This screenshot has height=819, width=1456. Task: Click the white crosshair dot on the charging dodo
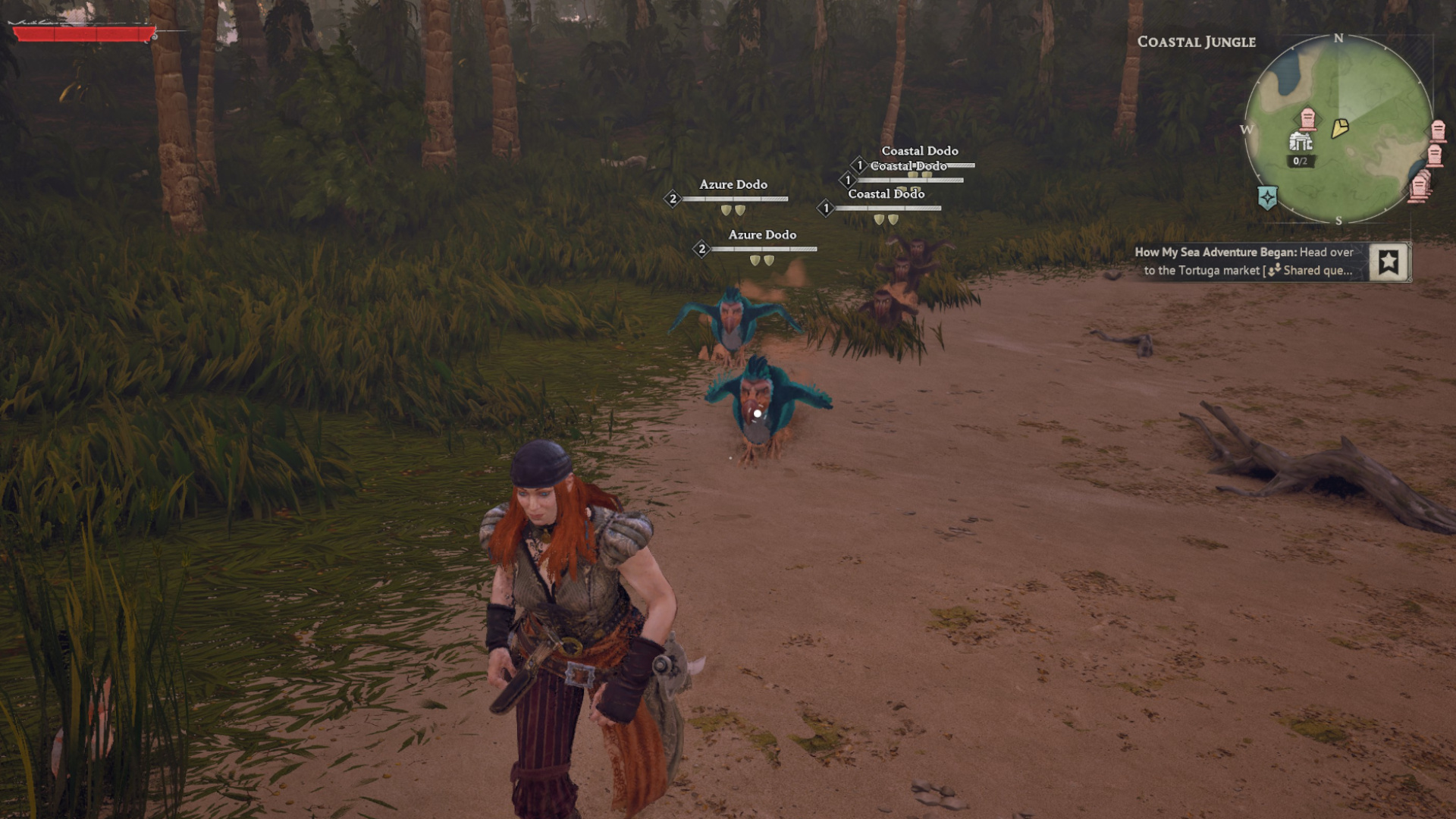[758, 414]
